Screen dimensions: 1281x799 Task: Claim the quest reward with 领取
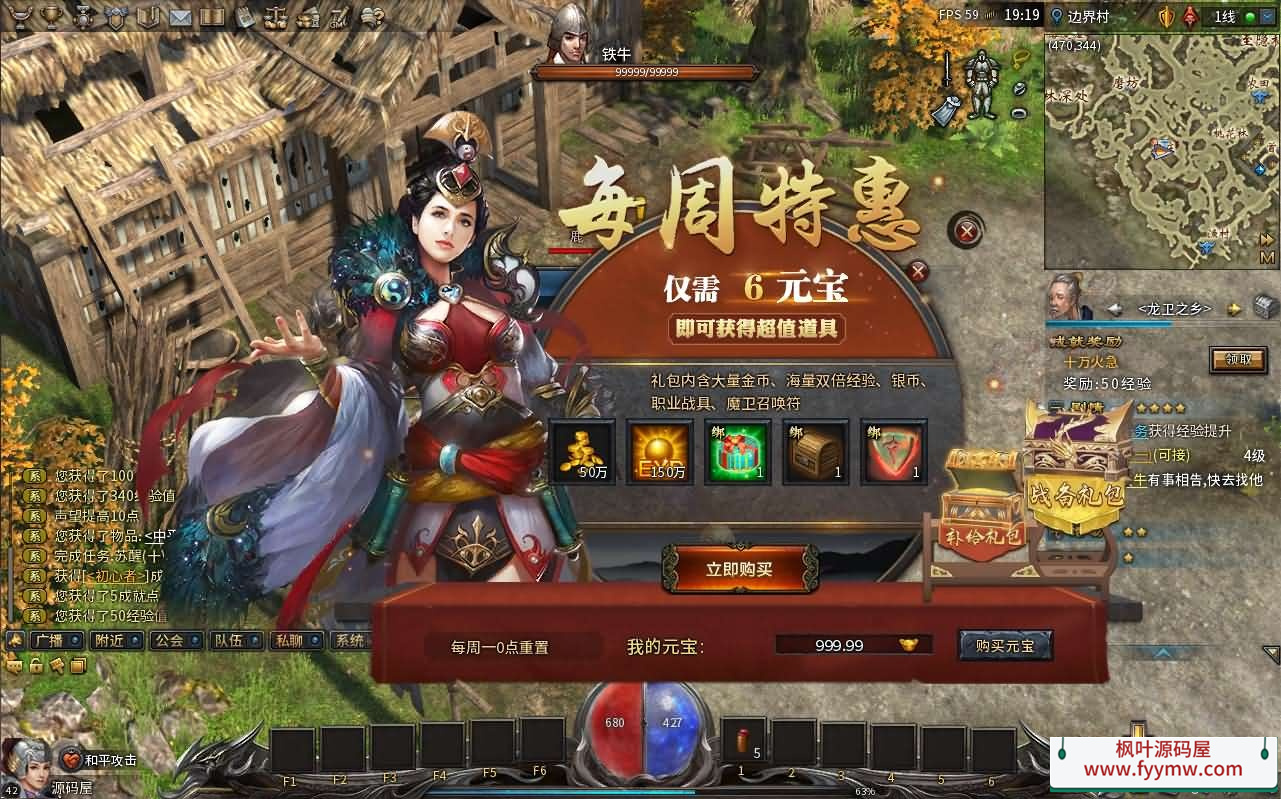(x=1237, y=360)
